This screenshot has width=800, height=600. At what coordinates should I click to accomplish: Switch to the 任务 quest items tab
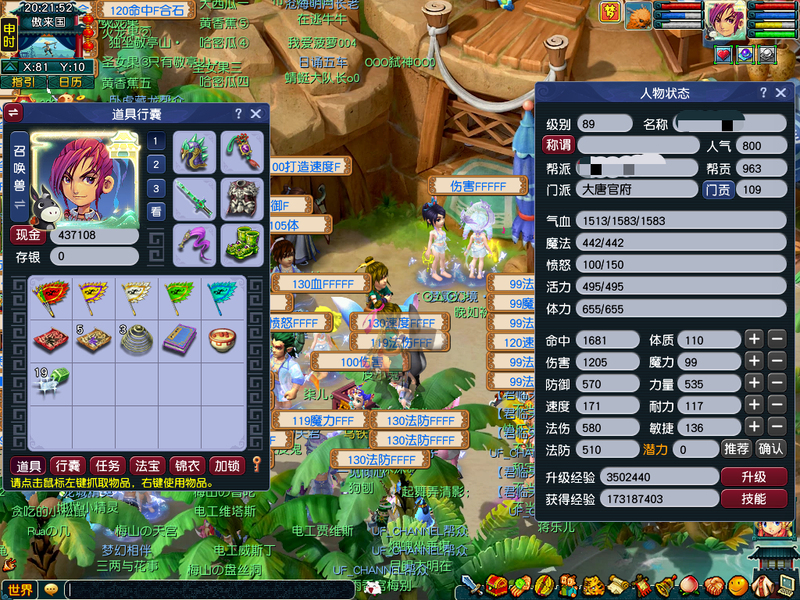coord(107,465)
